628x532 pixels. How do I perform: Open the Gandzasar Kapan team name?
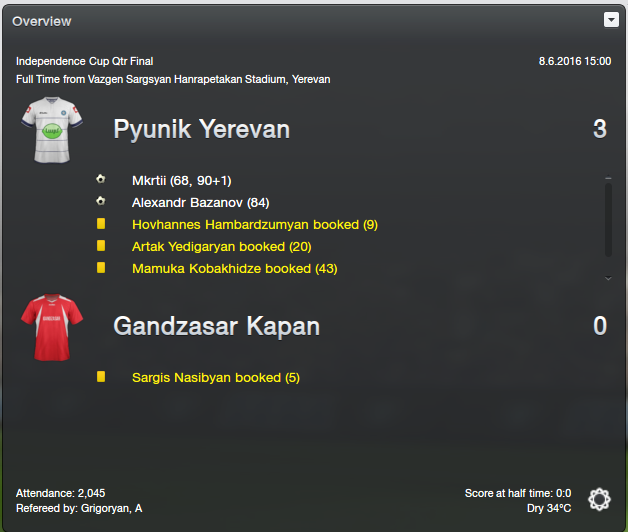(x=216, y=326)
